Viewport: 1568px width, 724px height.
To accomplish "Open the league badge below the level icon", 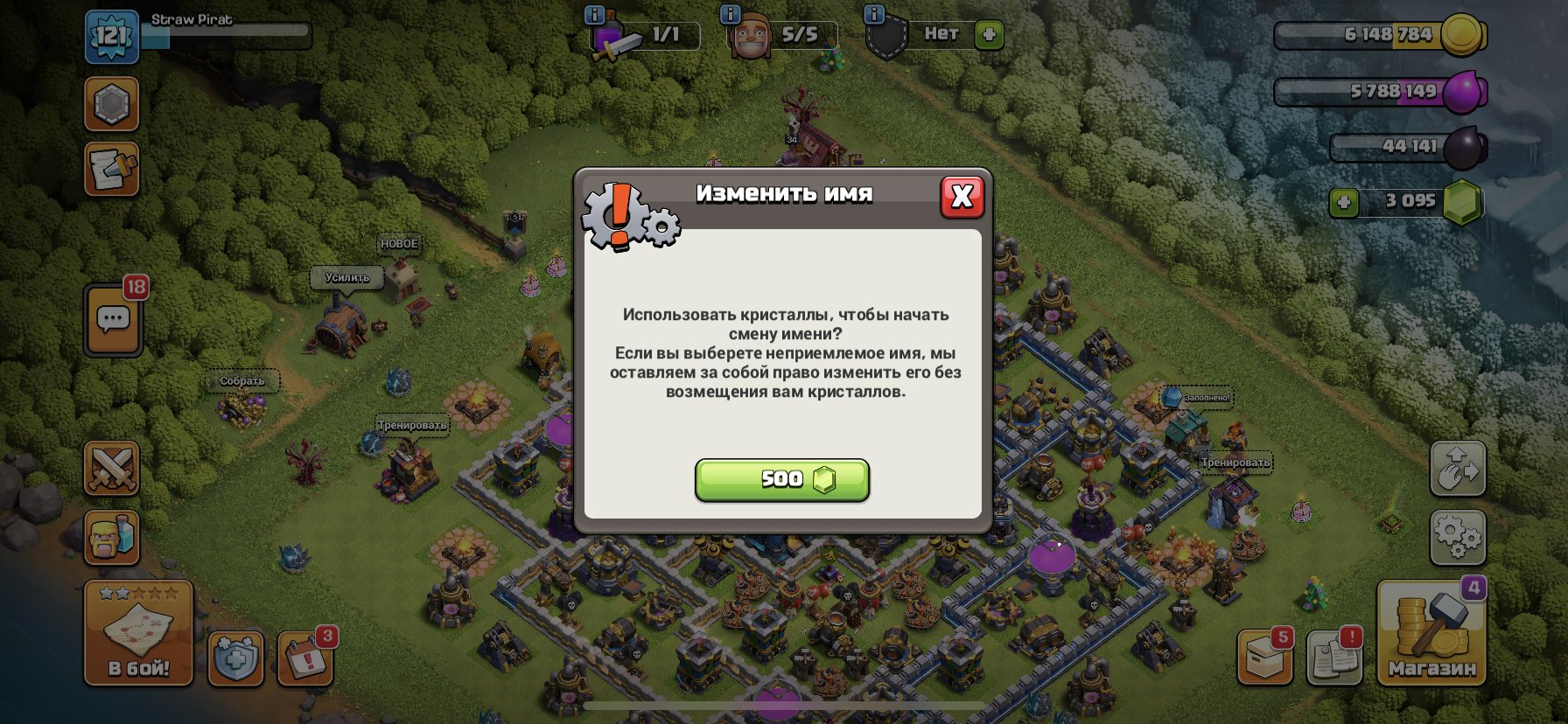I will 110,104.
